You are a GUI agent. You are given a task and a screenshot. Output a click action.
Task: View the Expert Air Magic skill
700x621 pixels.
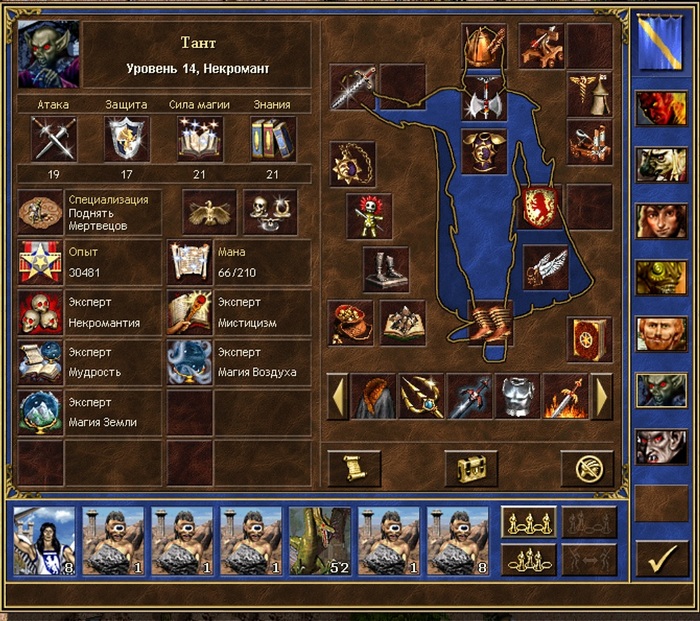click(x=189, y=362)
